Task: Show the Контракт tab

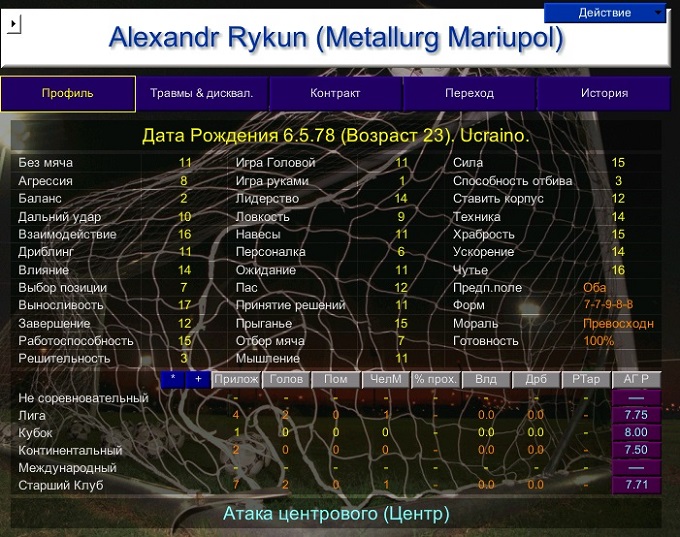Action: pos(335,94)
